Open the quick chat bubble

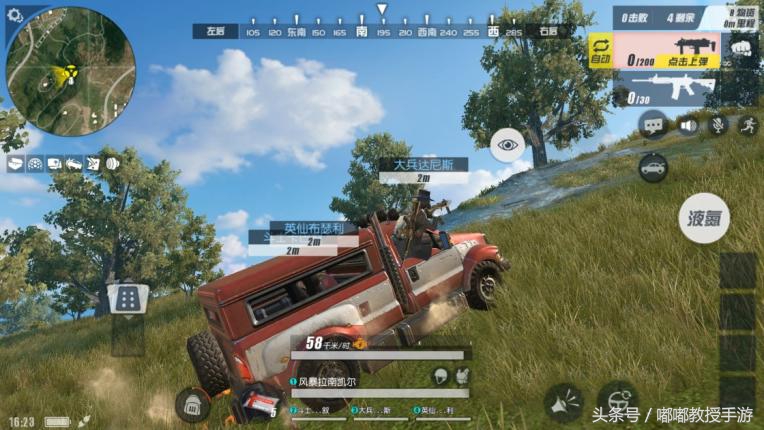point(653,126)
